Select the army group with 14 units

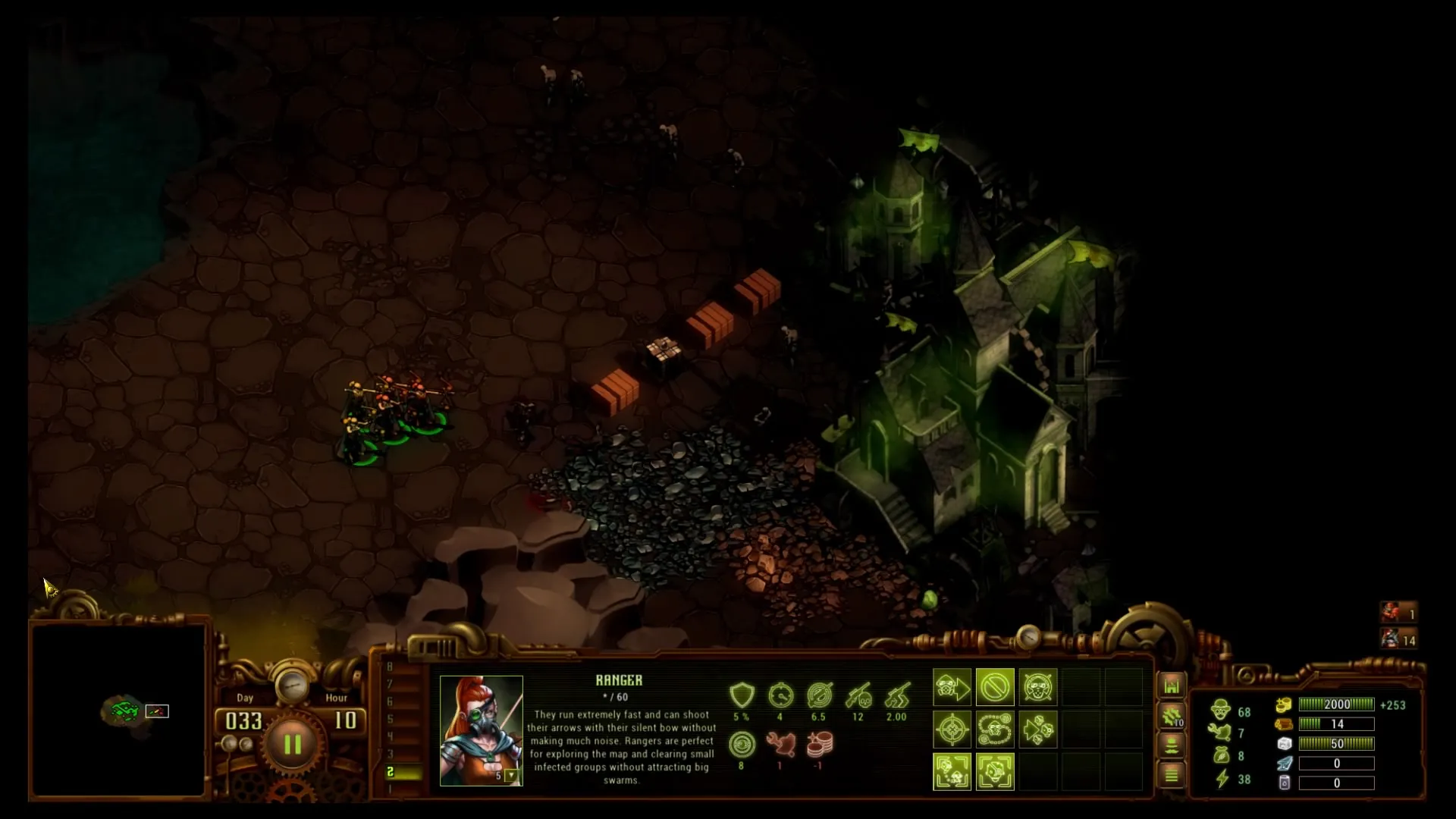pos(1398,639)
